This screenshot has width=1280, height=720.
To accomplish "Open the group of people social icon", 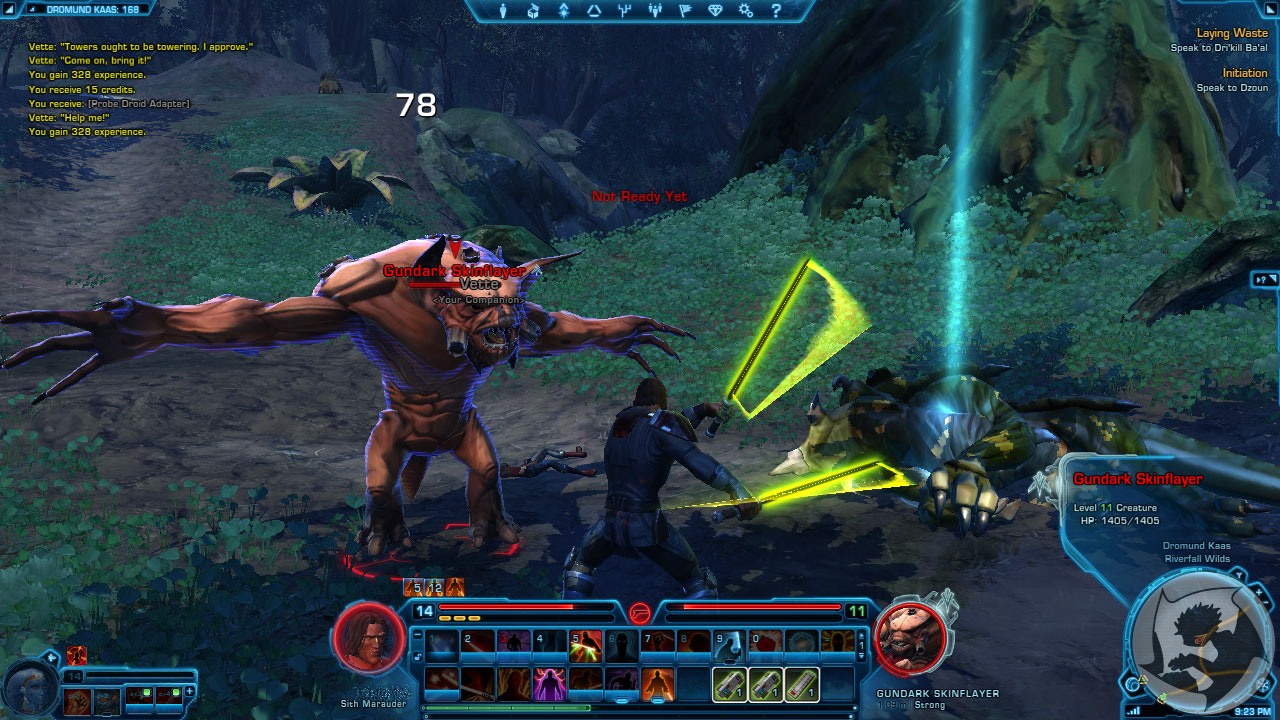I will 655,11.
